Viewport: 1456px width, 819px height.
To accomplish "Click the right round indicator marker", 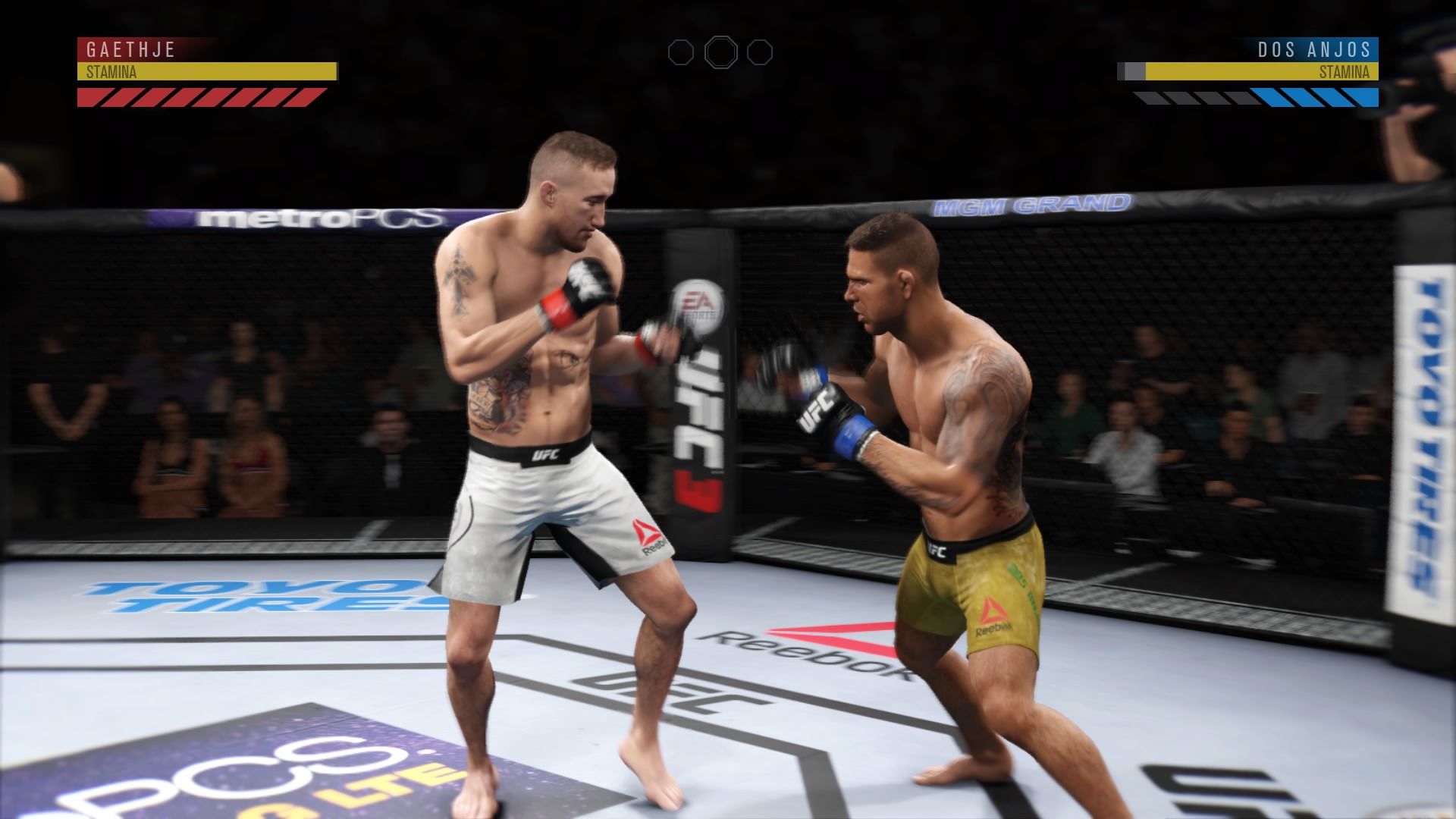I will point(762,52).
